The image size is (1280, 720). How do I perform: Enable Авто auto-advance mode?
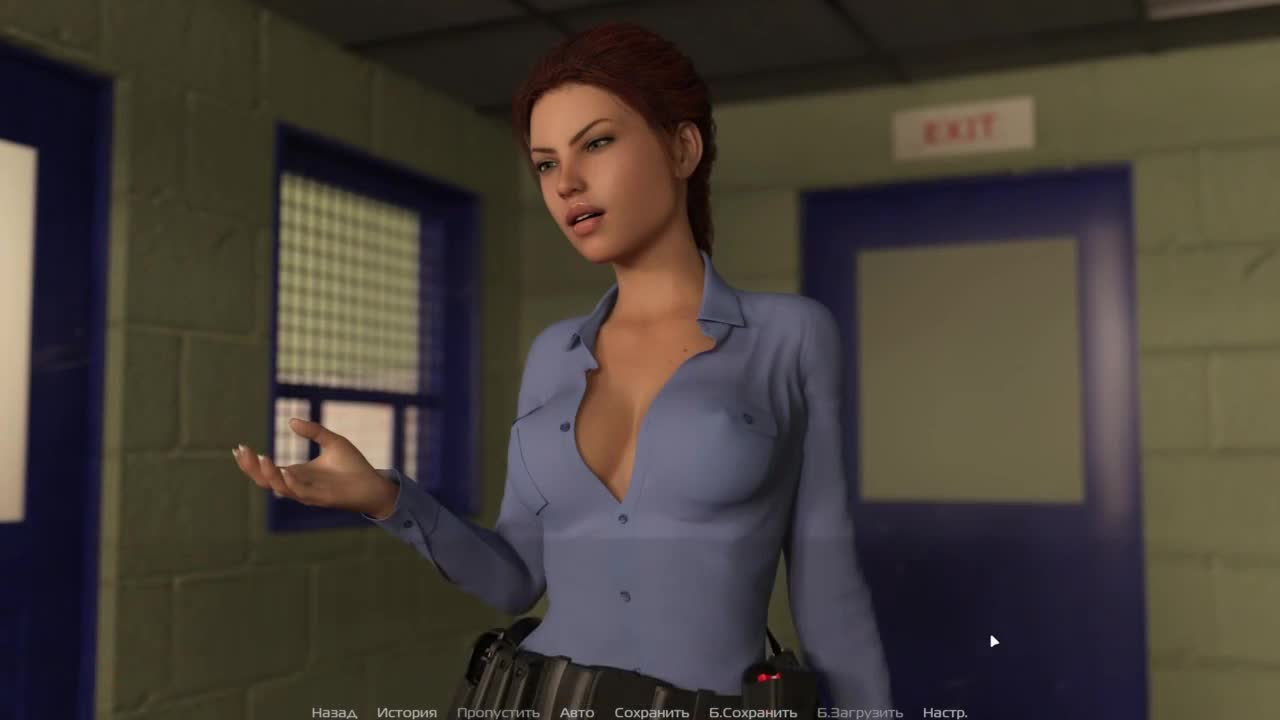[x=577, y=713]
